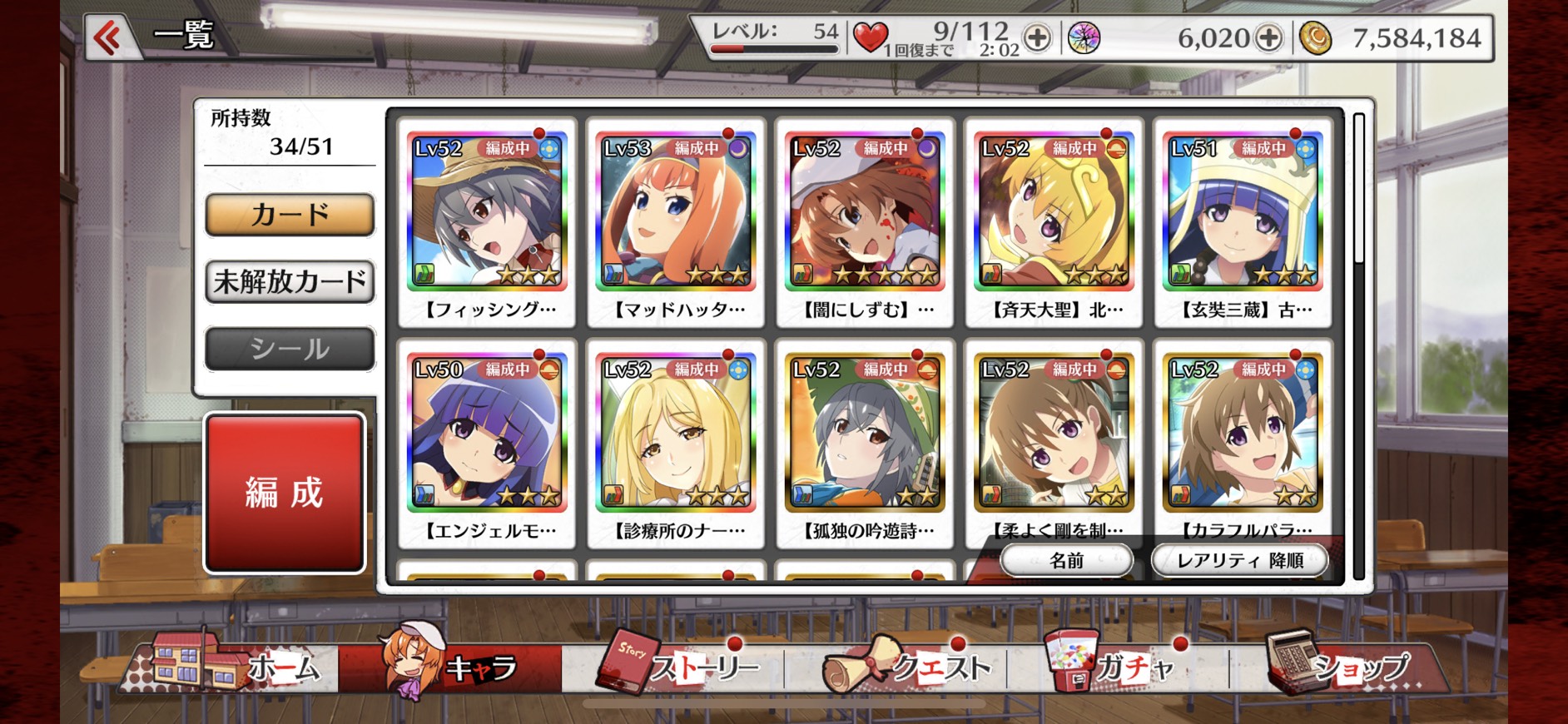
Task: Buy more gems with the plus button
Action: (1268, 37)
